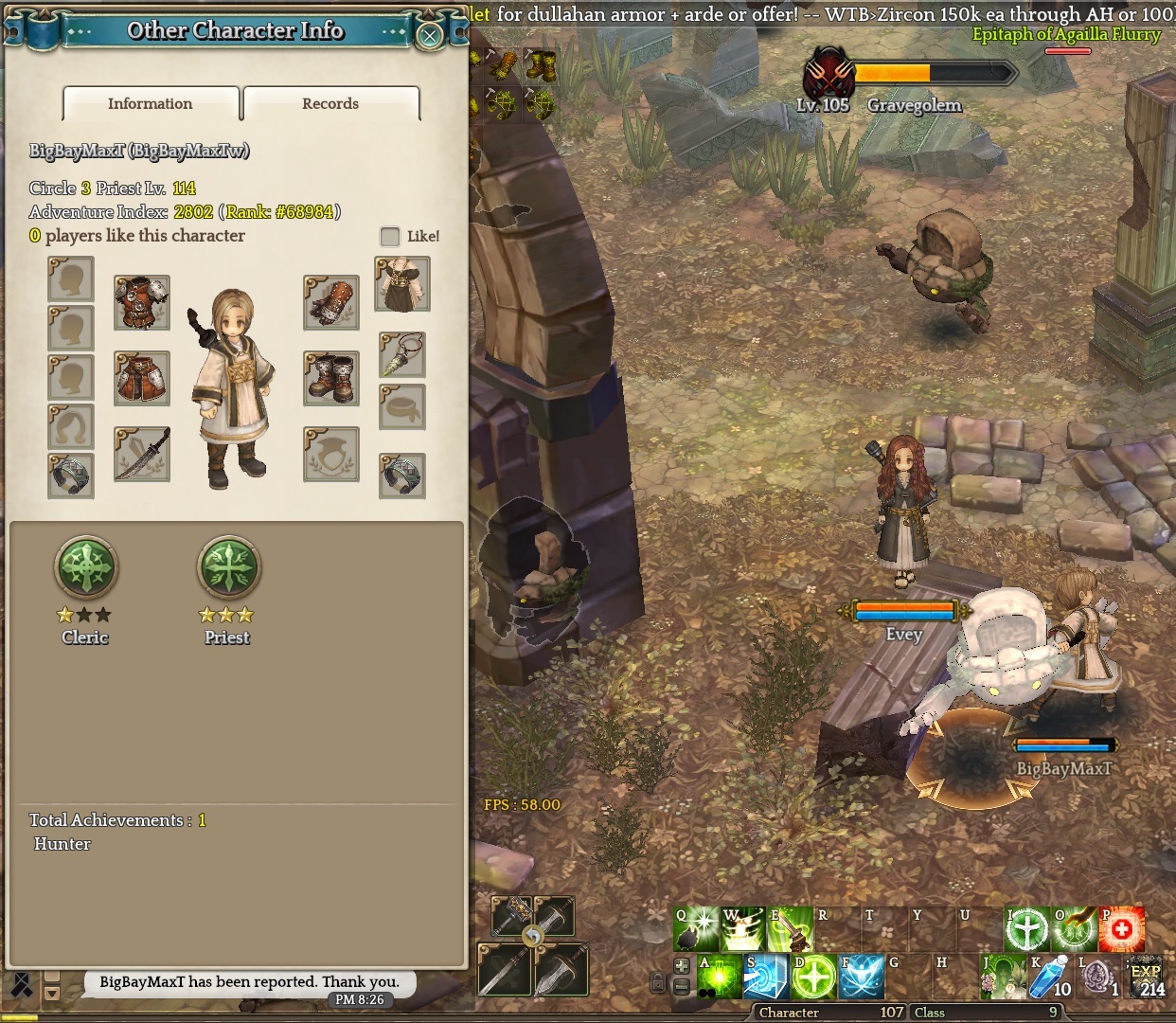This screenshot has height=1023, width=1176.
Task: Use the blue potion in slot K
Action: point(1050,977)
